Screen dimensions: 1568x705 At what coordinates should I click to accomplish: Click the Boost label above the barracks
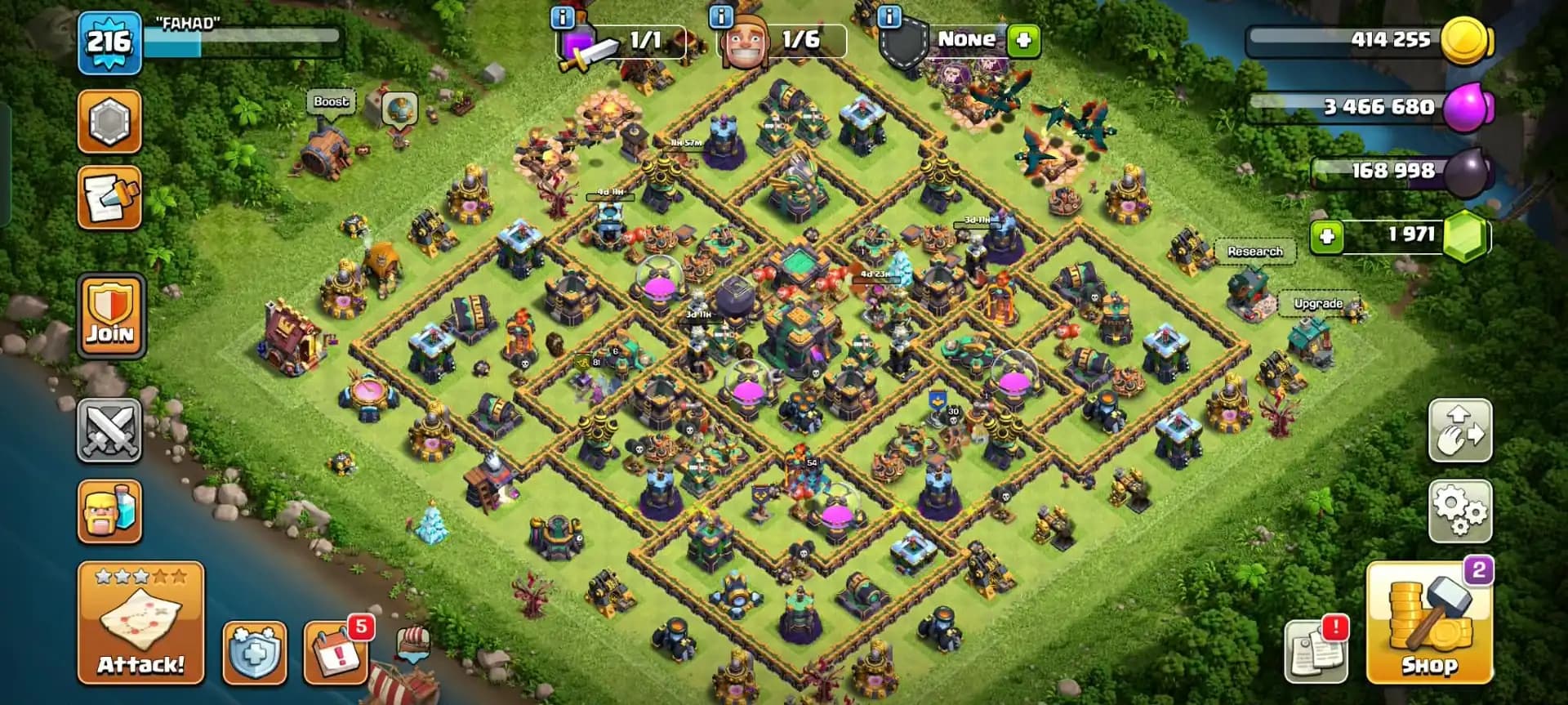331,101
